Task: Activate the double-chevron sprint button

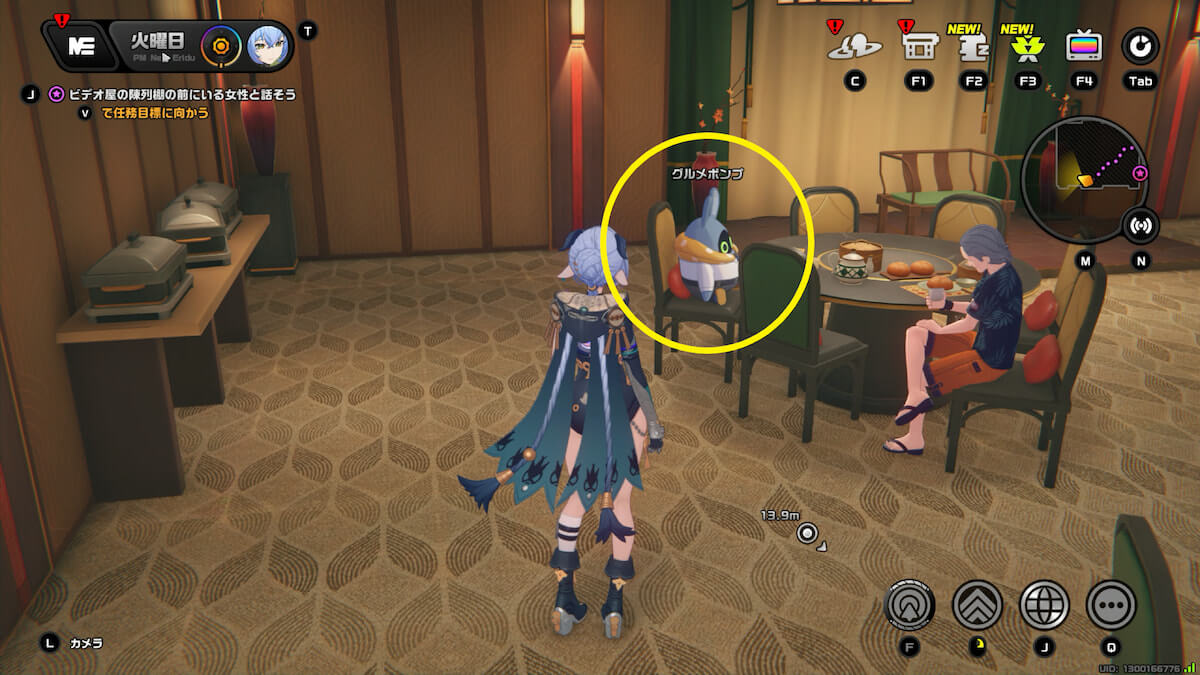Action: point(978,604)
